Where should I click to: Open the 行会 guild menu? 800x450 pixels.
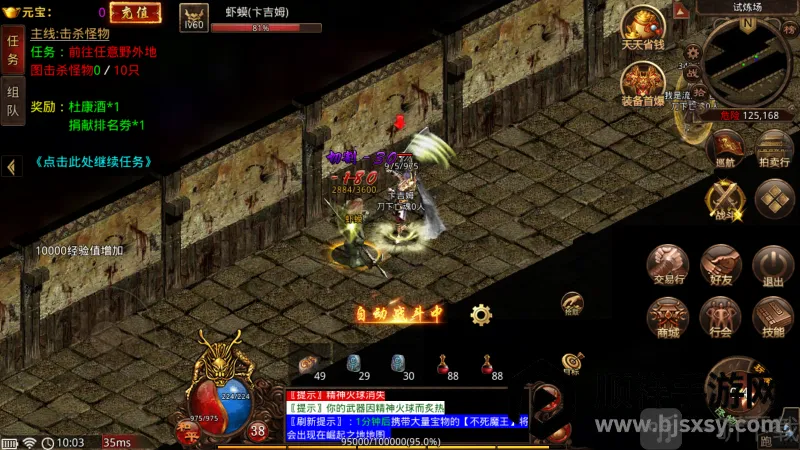(x=720, y=315)
